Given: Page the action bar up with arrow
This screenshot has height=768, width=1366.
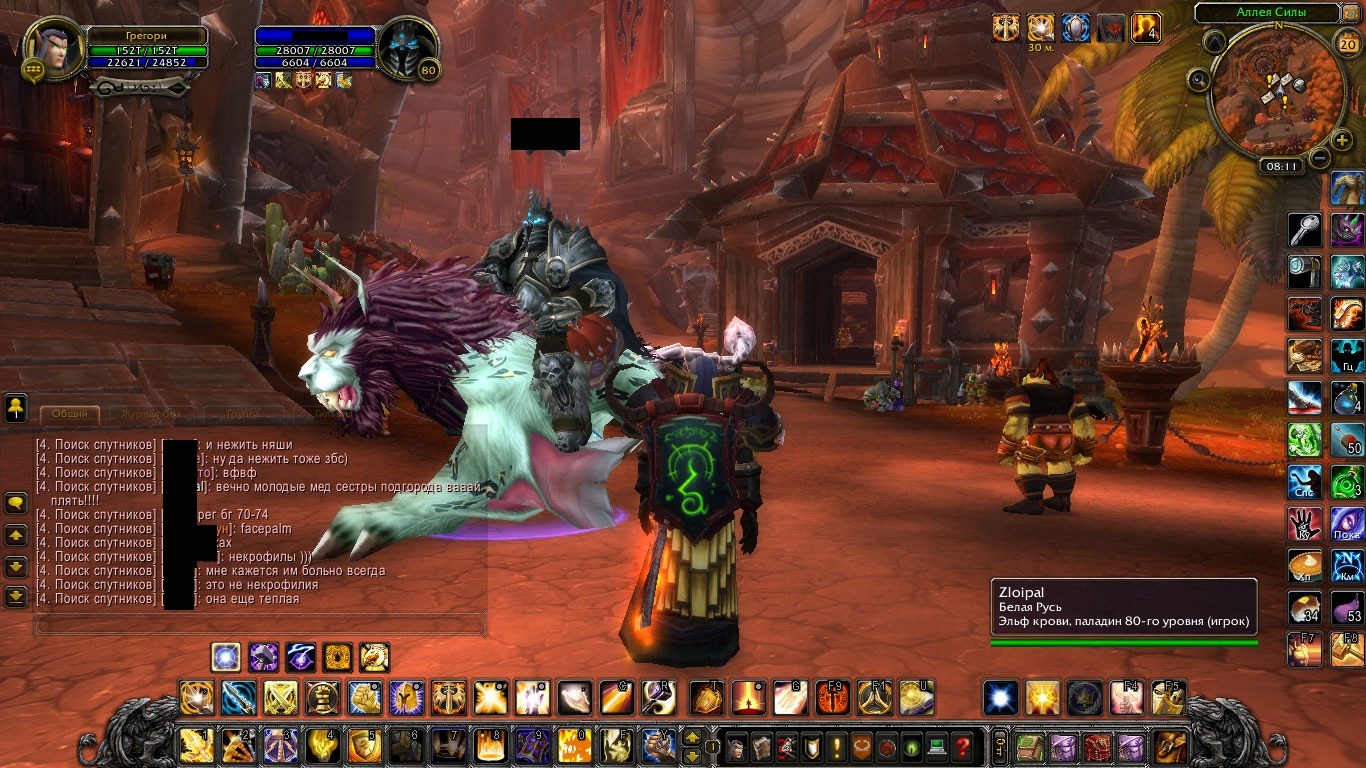Looking at the screenshot, I should (691, 739).
